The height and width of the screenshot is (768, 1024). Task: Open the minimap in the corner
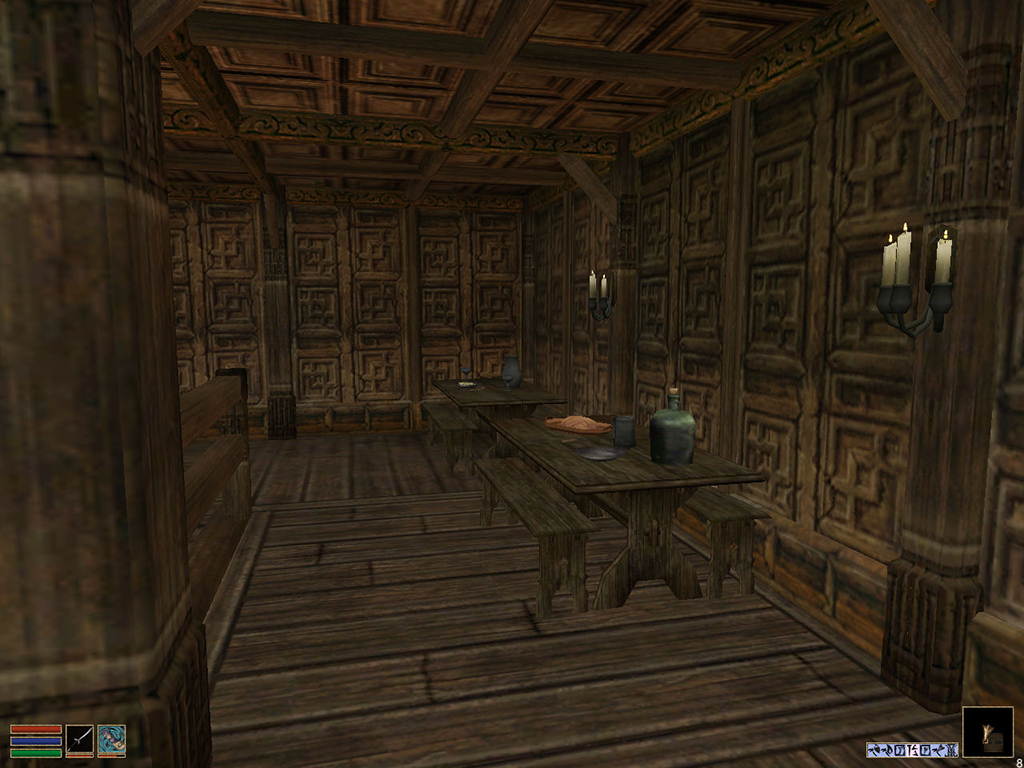point(987,732)
